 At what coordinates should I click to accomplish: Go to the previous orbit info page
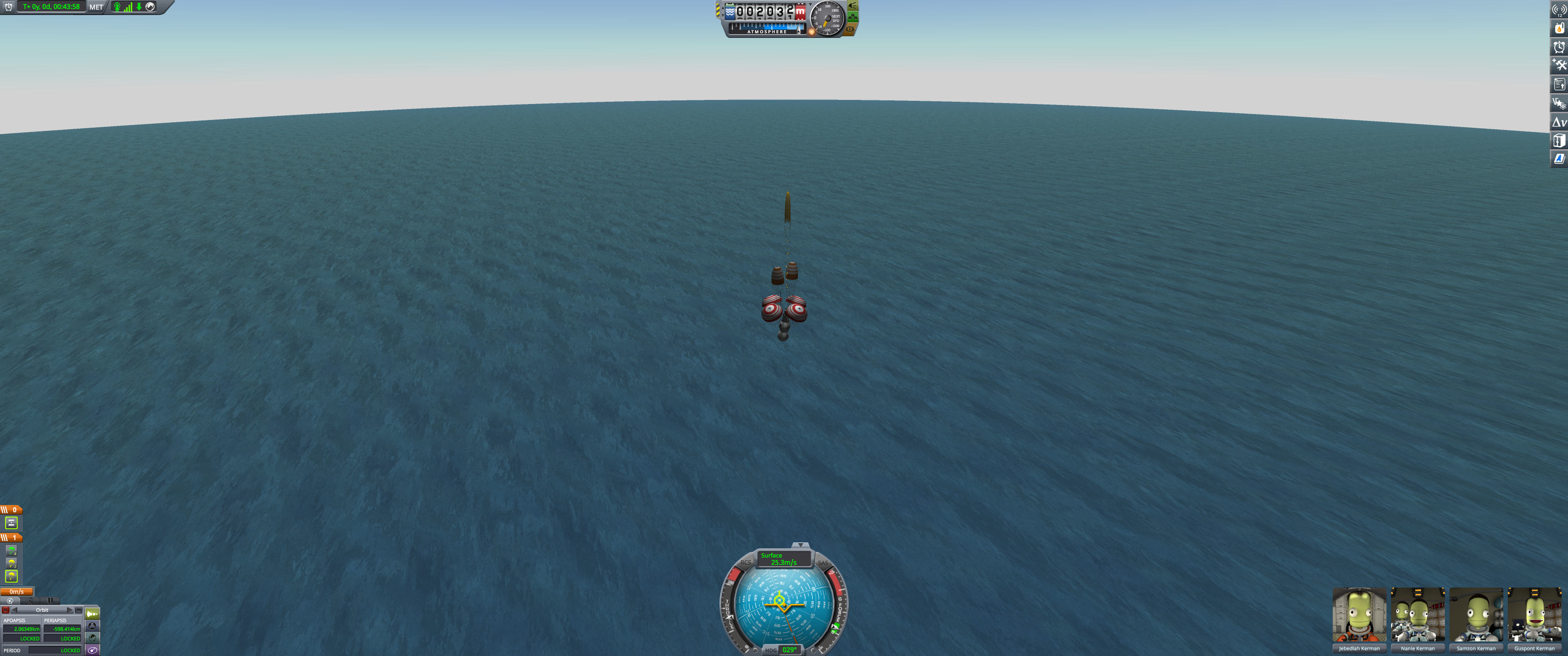[x=15, y=610]
